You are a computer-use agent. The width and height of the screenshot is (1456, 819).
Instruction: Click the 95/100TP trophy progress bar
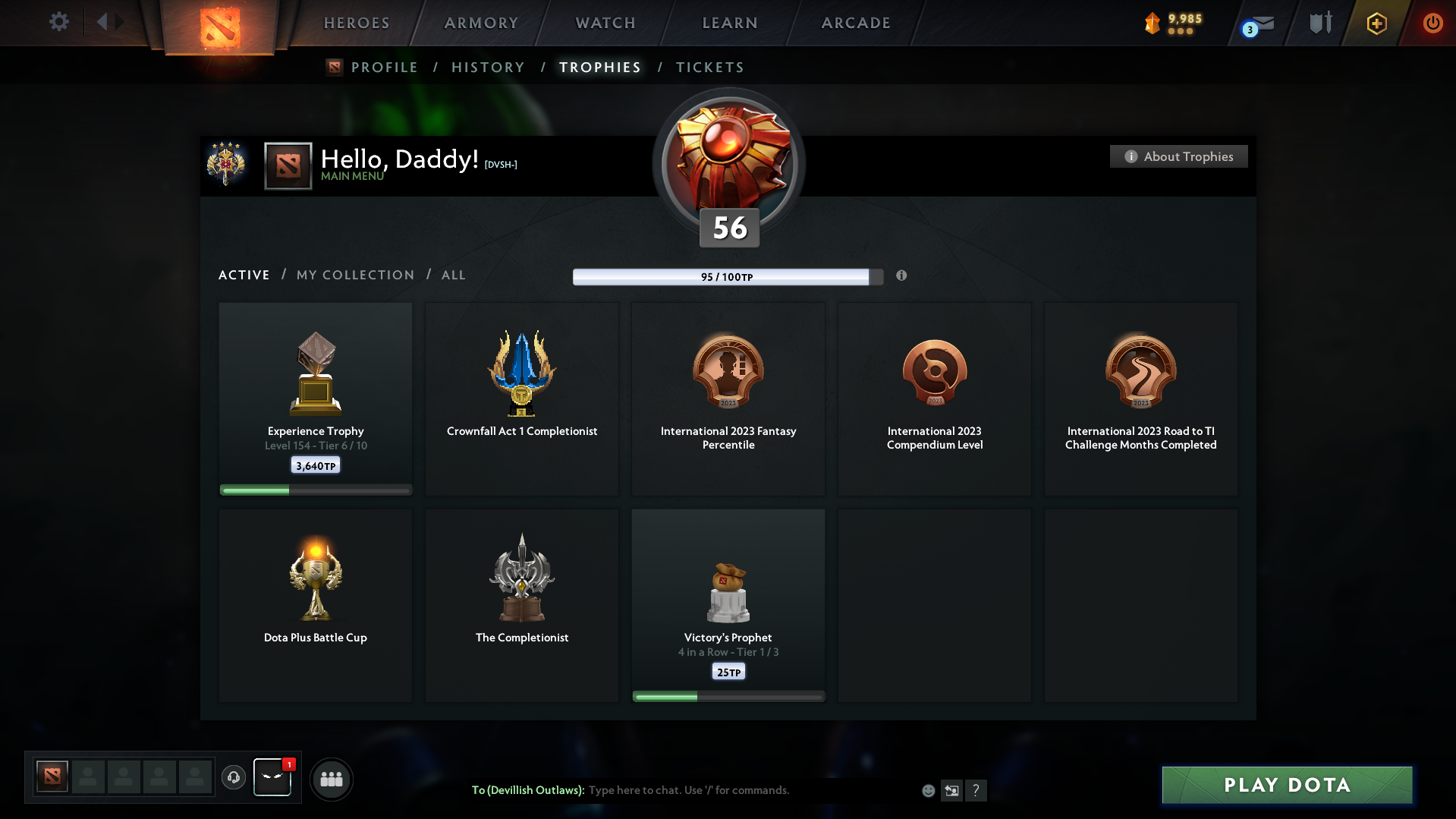click(x=722, y=276)
